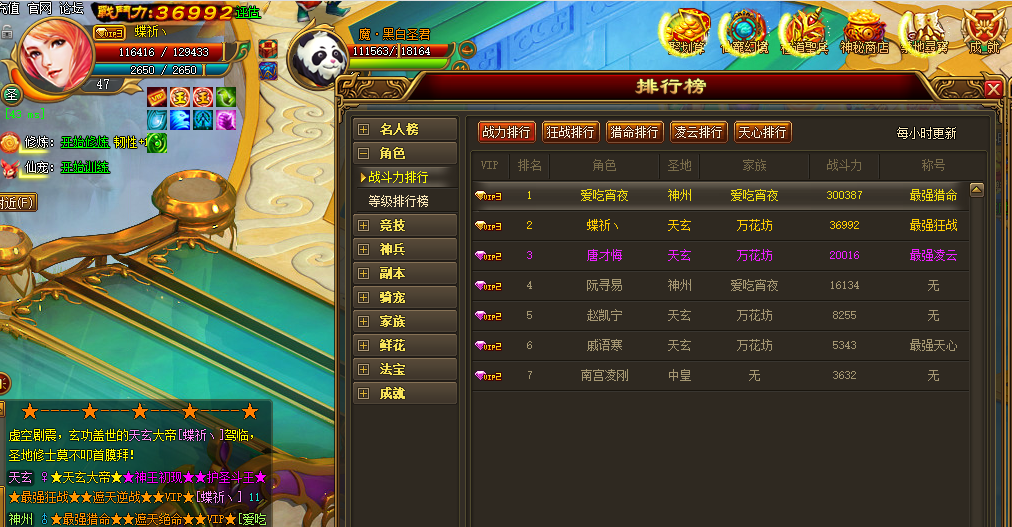Click the 开始训练 pet training link
This screenshot has height=527, width=1012.
[85, 167]
